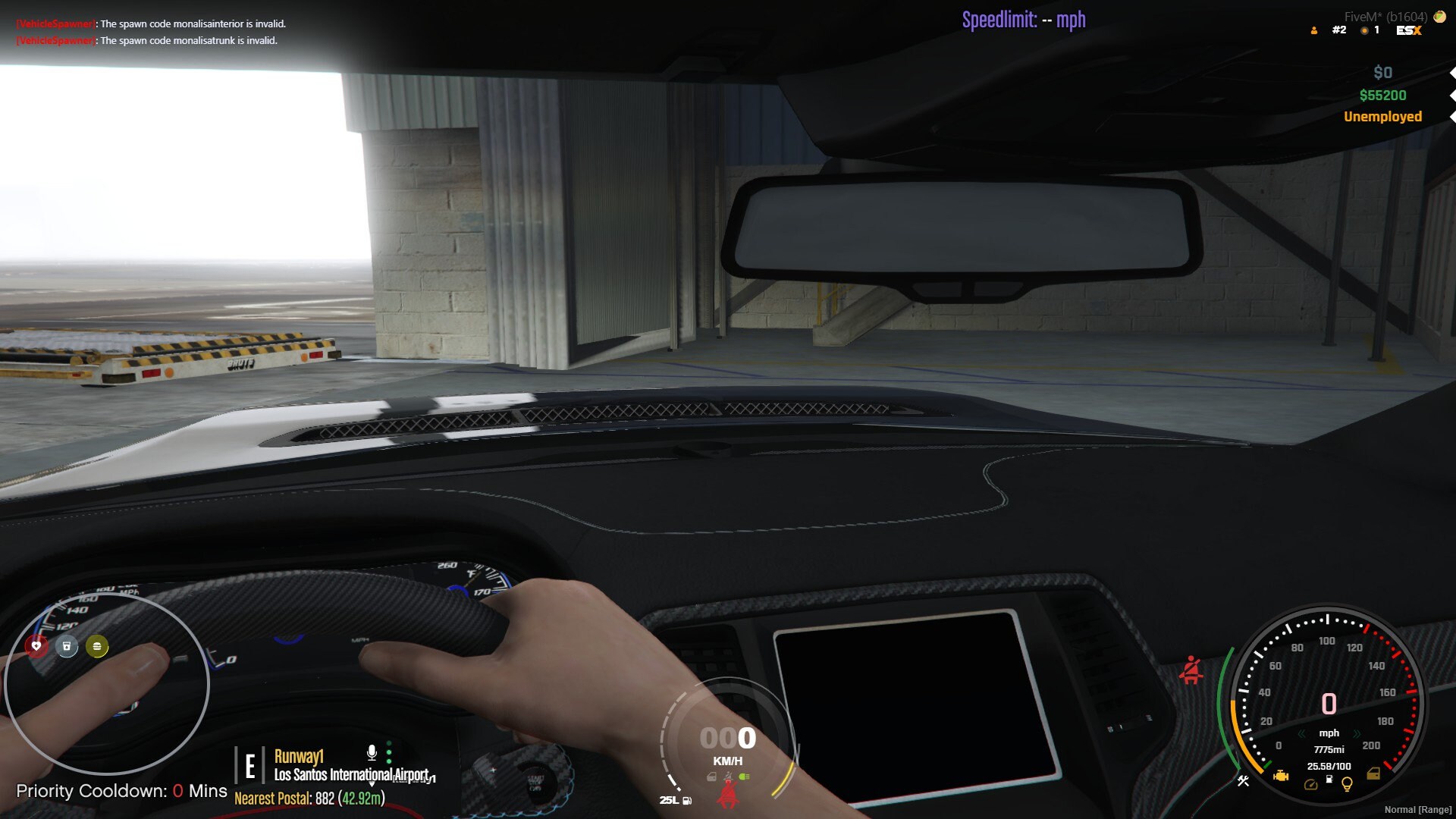Click the open door warning icon
Viewport: 1456px width, 819px height.
click(x=1373, y=773)
